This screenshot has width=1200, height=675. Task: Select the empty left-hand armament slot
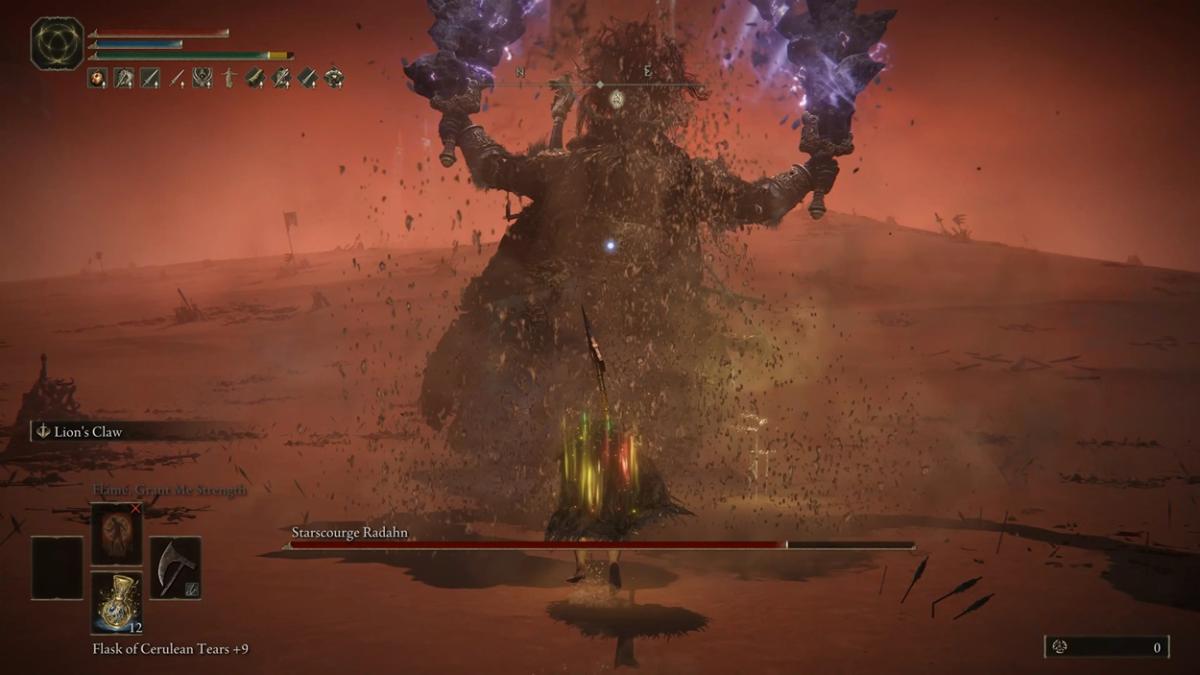[57, 568]
